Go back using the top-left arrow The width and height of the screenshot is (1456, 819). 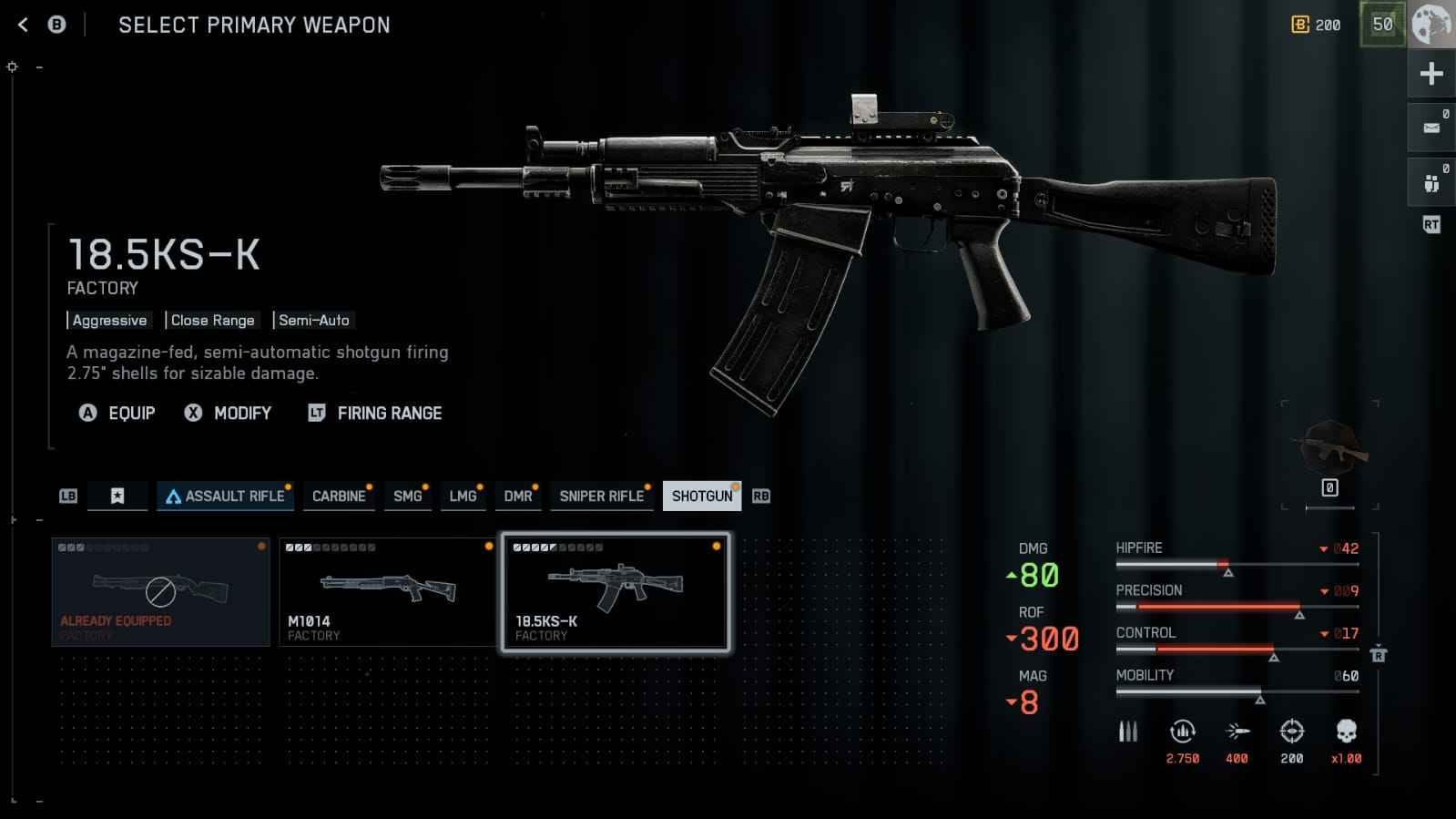click(x=24, y=25)
